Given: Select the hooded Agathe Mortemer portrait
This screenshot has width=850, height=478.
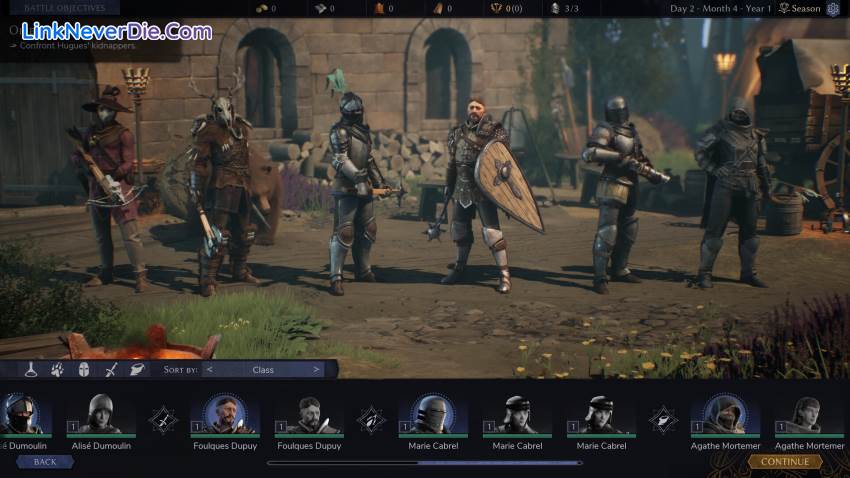Looking at the screenshot, I should coord(725,415).
